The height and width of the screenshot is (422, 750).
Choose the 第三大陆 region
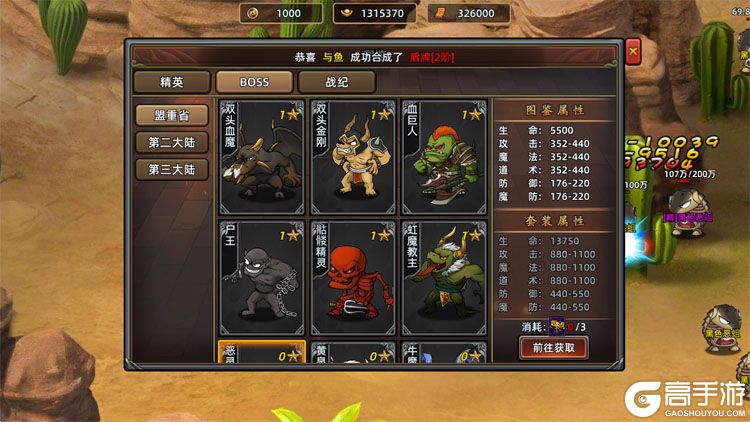pyautogui.click(x=172, y=169)
